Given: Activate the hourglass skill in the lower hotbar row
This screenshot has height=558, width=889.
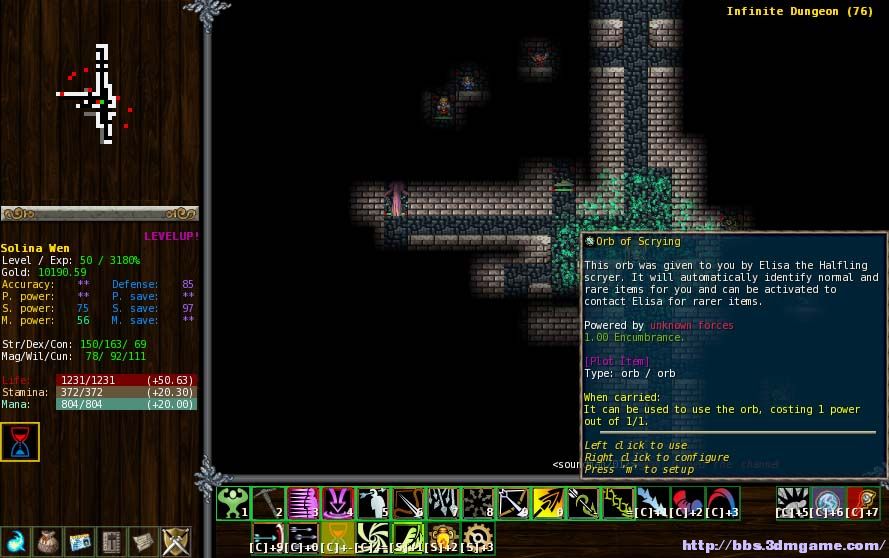Looking at the screenshot, I should pos(338,537).
